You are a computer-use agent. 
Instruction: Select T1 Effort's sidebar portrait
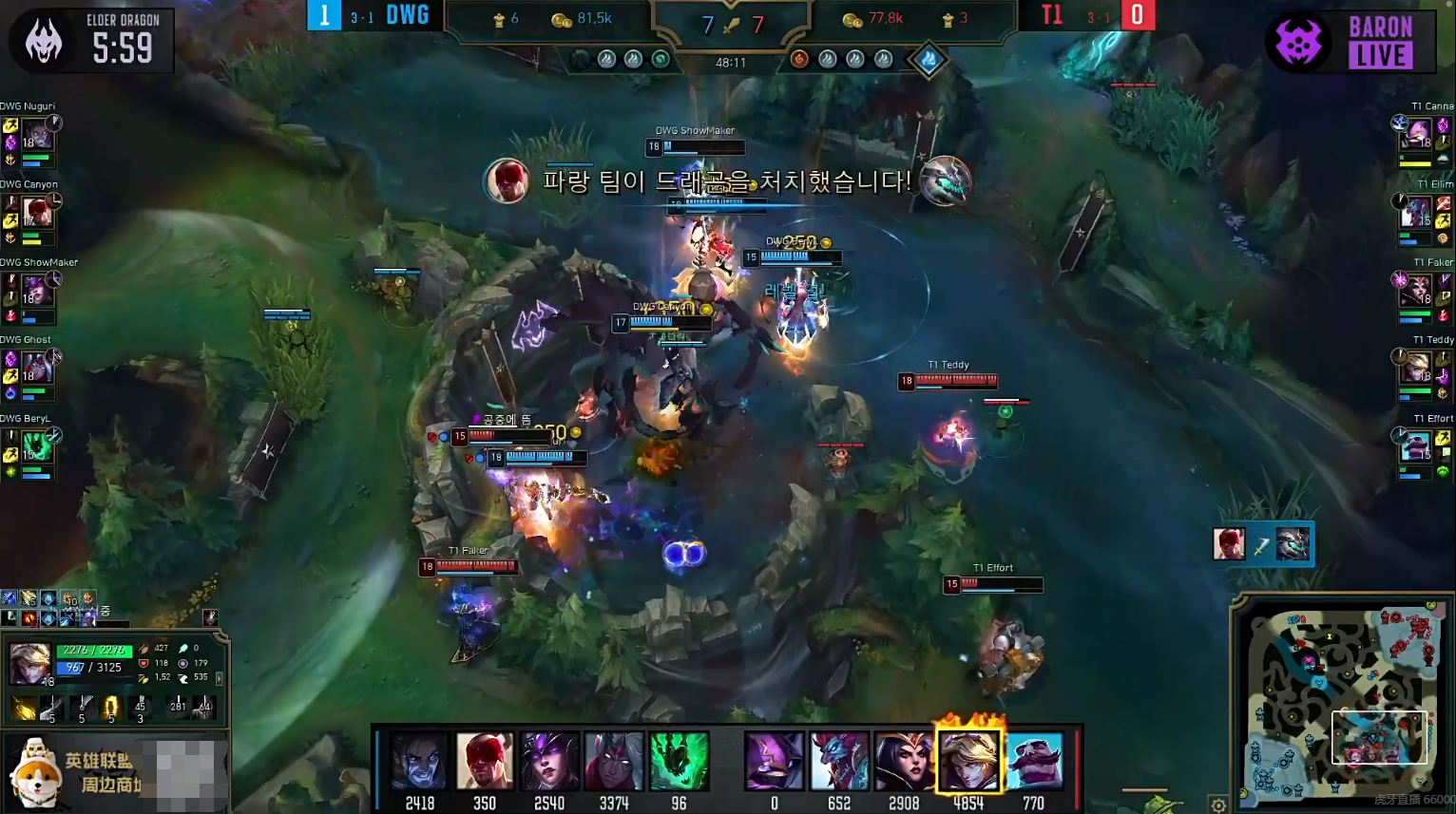pyautogui.click(x=1418, y=445)
